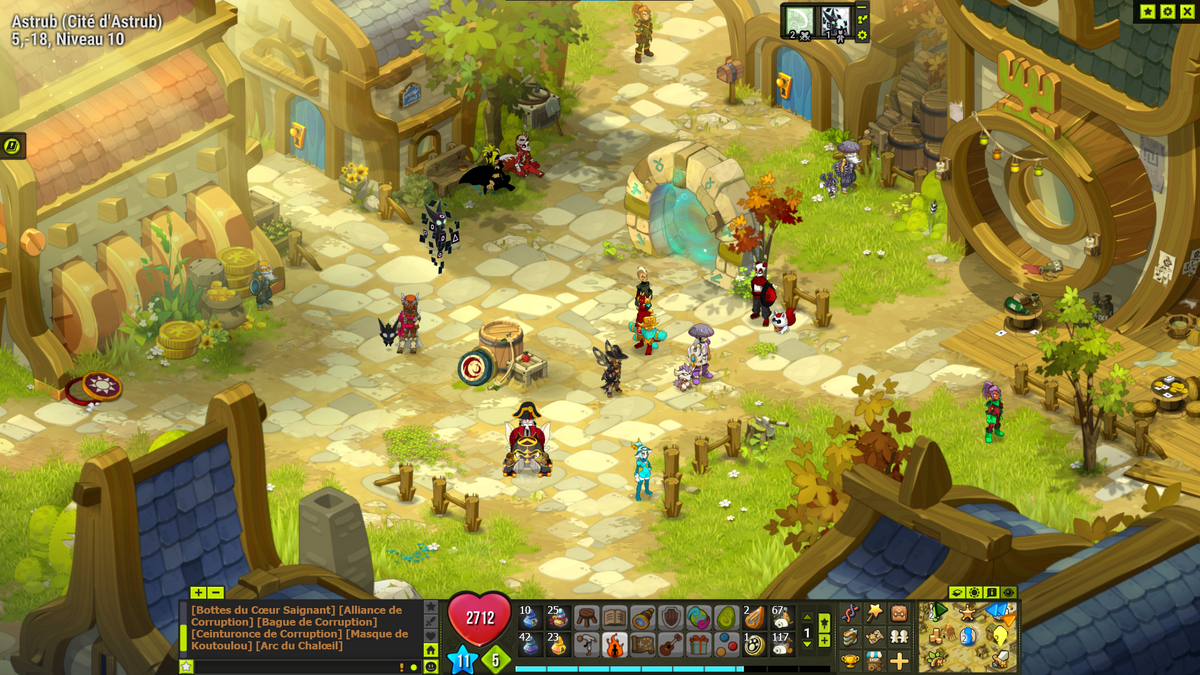The height and width of the screenshot is (675, 1200).
Task: Open the shop stall icon
Action: click(874, 660)
